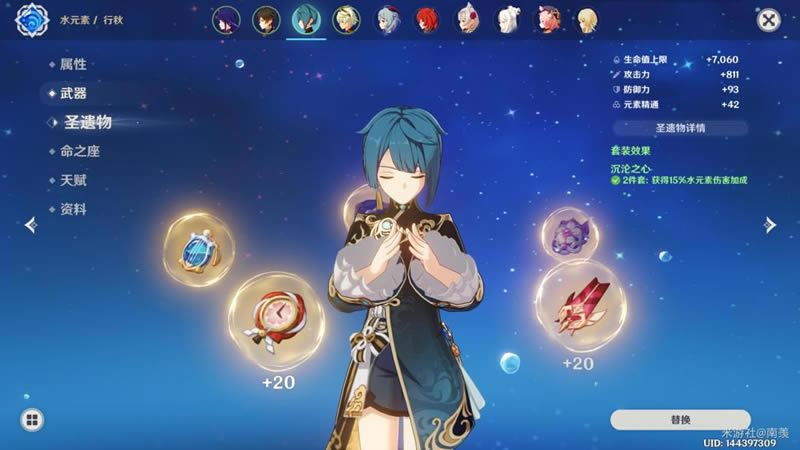Select the 武器 (Weapon) menu entry
Screen dimensions: 800x450
74,93
